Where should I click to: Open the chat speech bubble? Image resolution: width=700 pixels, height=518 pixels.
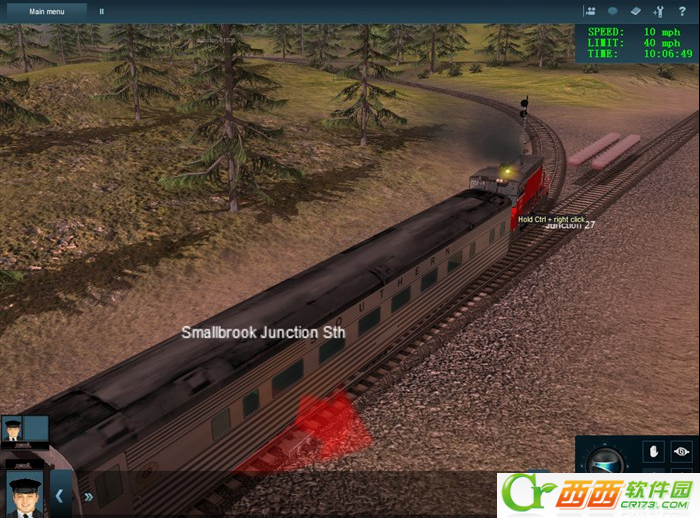[x=613, y=11]
